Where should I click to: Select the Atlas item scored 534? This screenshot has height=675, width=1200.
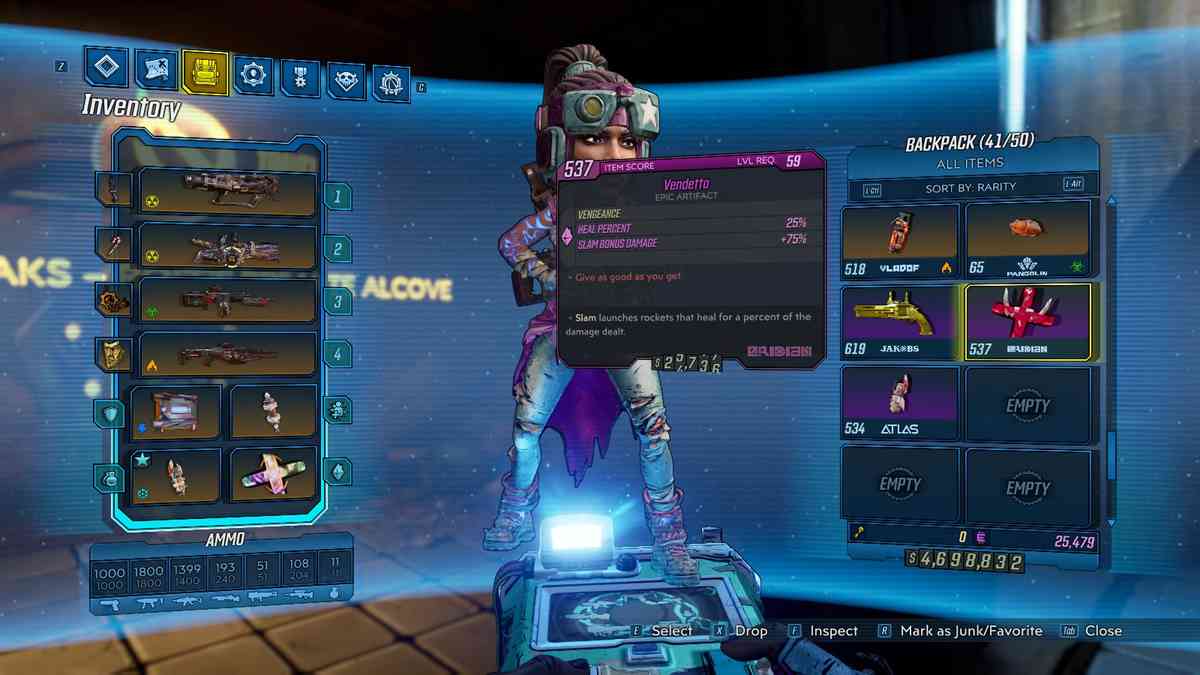click(900, 402)
